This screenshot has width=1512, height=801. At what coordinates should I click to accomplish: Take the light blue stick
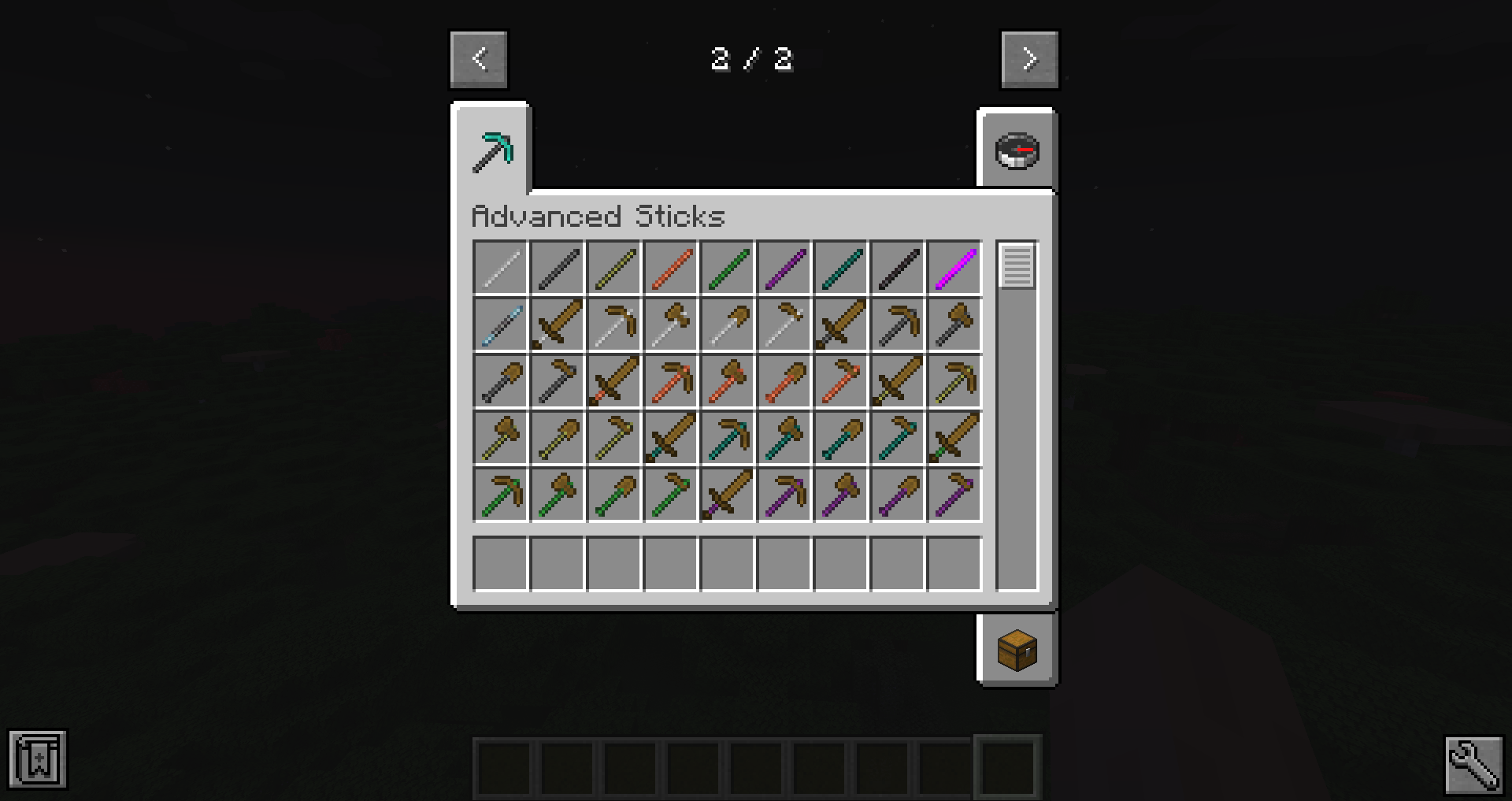(x=501, y=324)
